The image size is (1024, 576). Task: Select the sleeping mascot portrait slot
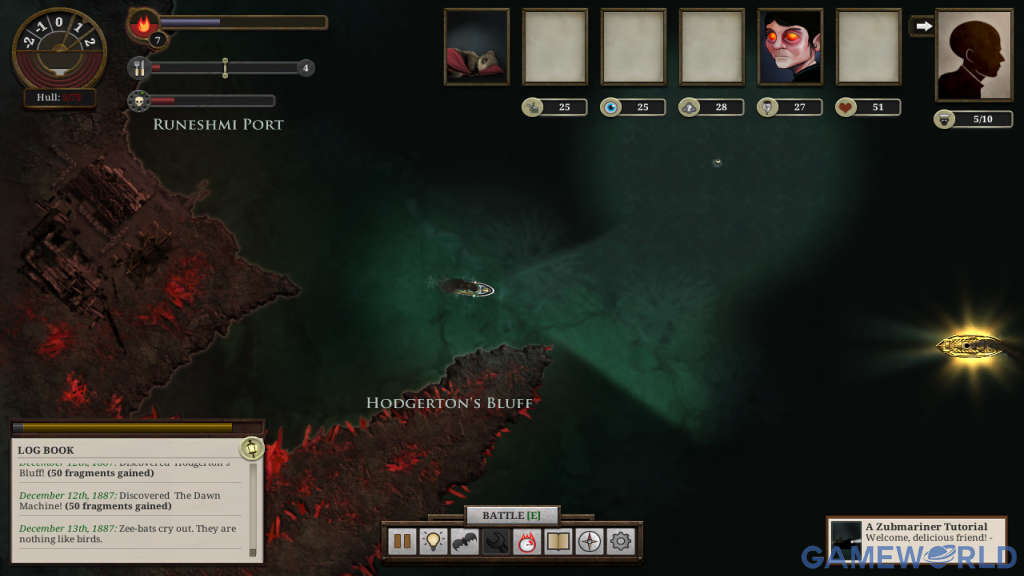[477, 46]
